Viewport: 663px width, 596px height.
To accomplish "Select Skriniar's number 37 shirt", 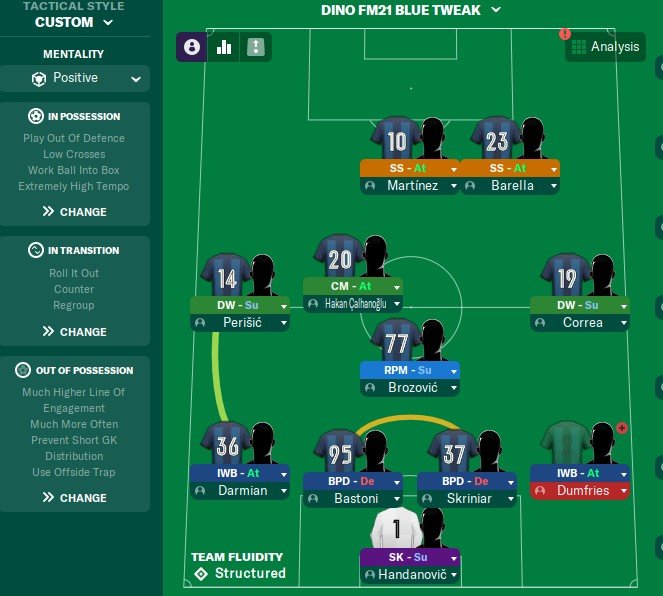I will 454,452.
